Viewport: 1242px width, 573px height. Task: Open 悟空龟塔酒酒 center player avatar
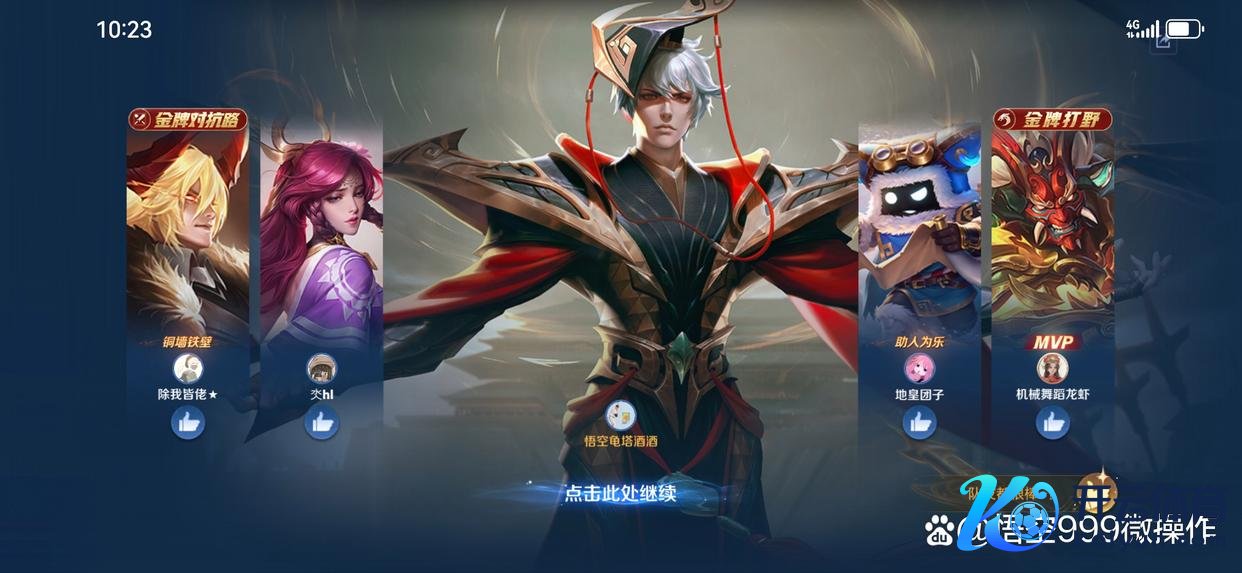[620, 415]
